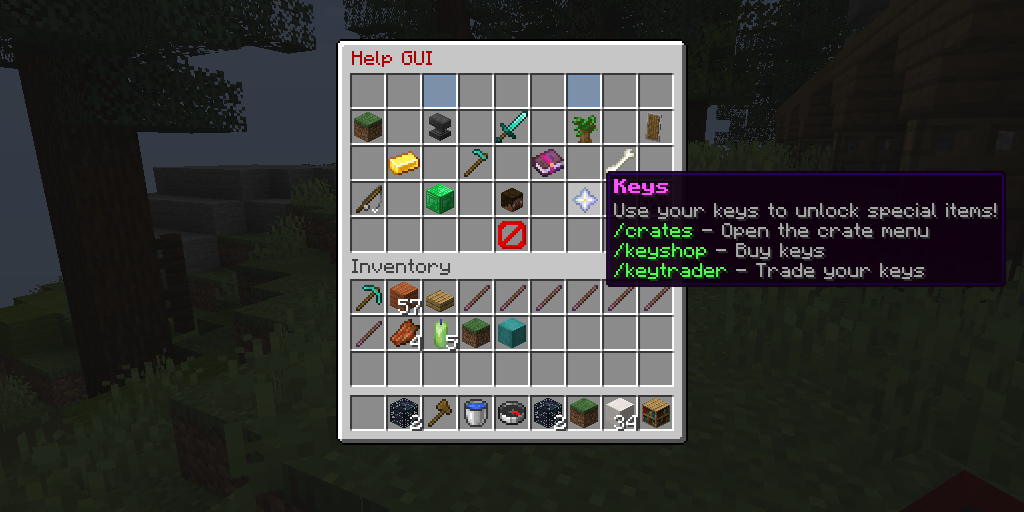Grab the cyan block in the inventory
Screen dimensions: 1024x512
512,333
